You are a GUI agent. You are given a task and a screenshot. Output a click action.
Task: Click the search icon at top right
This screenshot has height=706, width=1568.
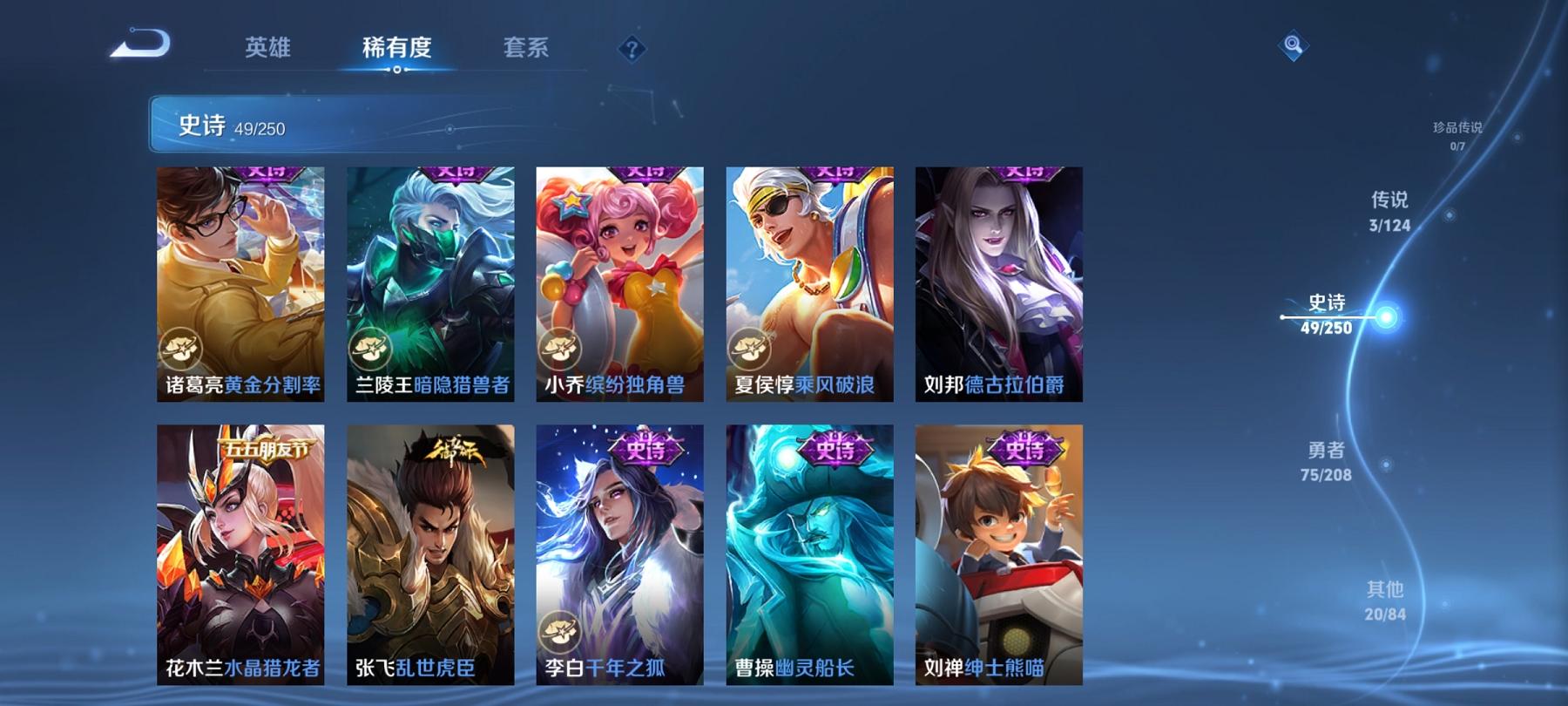coord(1292,43)
